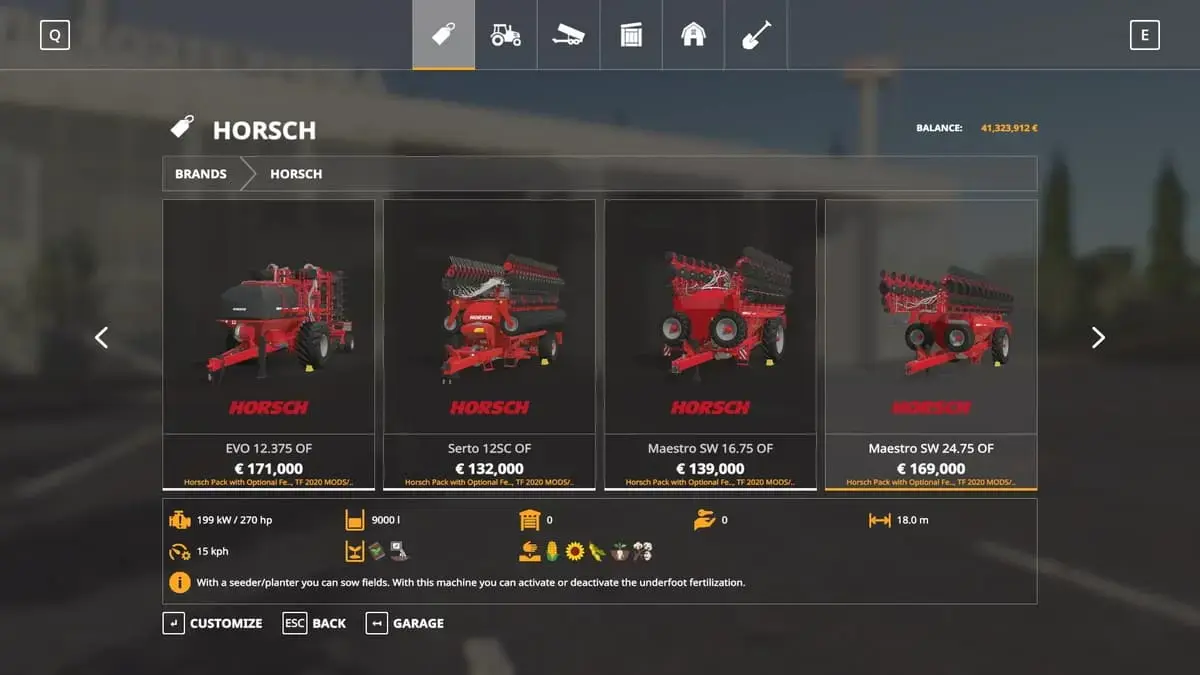Image resolution: width=1200 pixels, height=675 pixels.
Task: Switch to the price tag shop tab
Action: [443, 35]
